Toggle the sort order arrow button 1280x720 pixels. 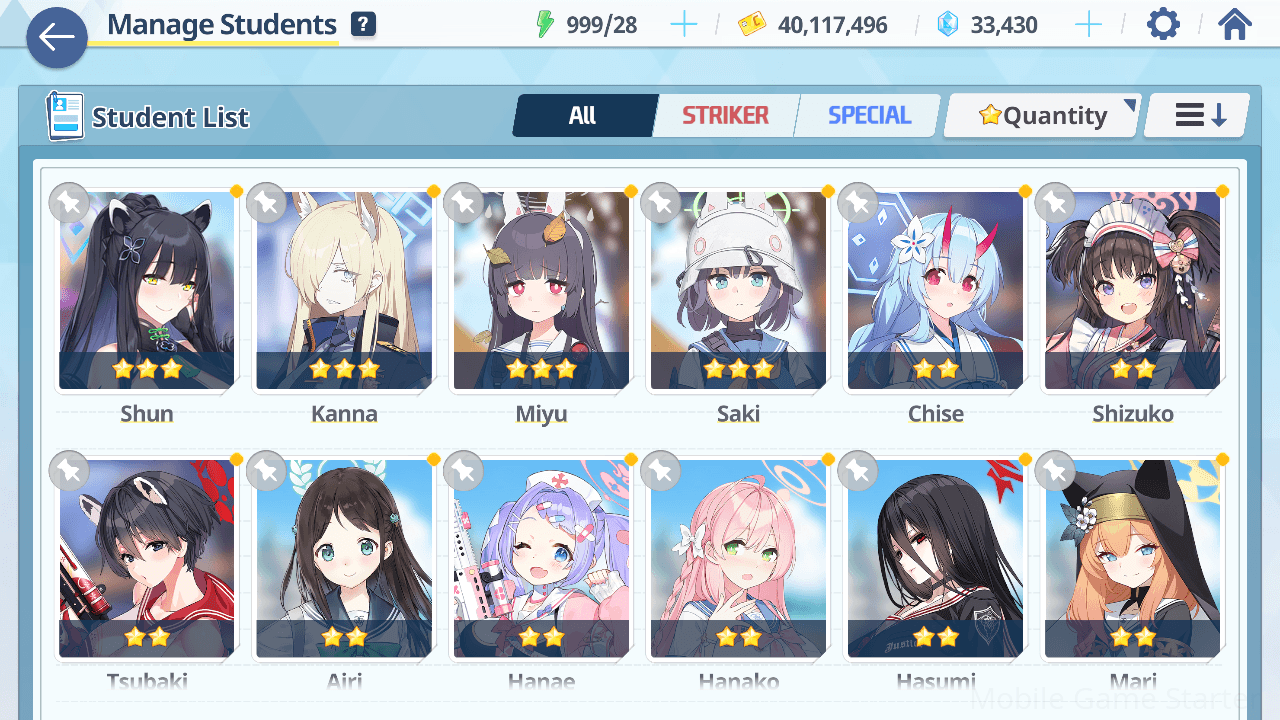tap(1199, 116)
